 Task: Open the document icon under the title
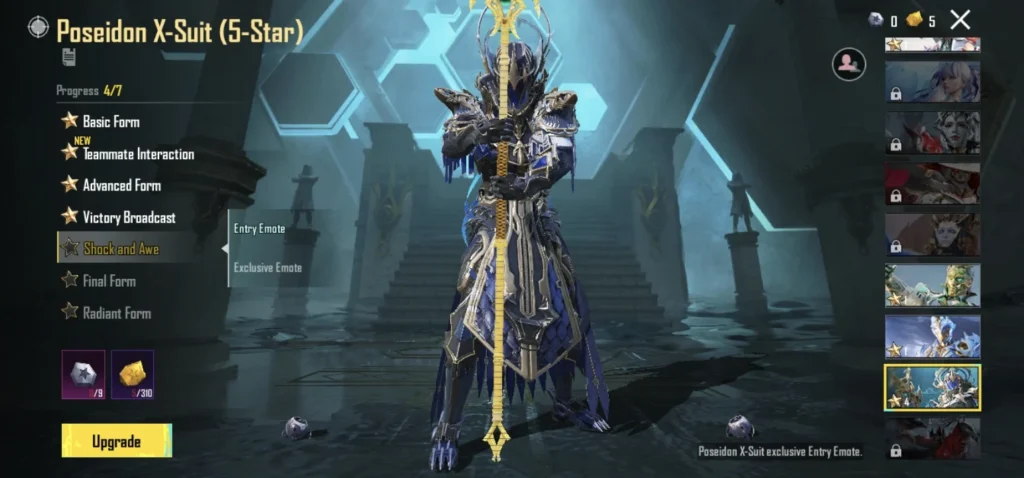(68, 57)
